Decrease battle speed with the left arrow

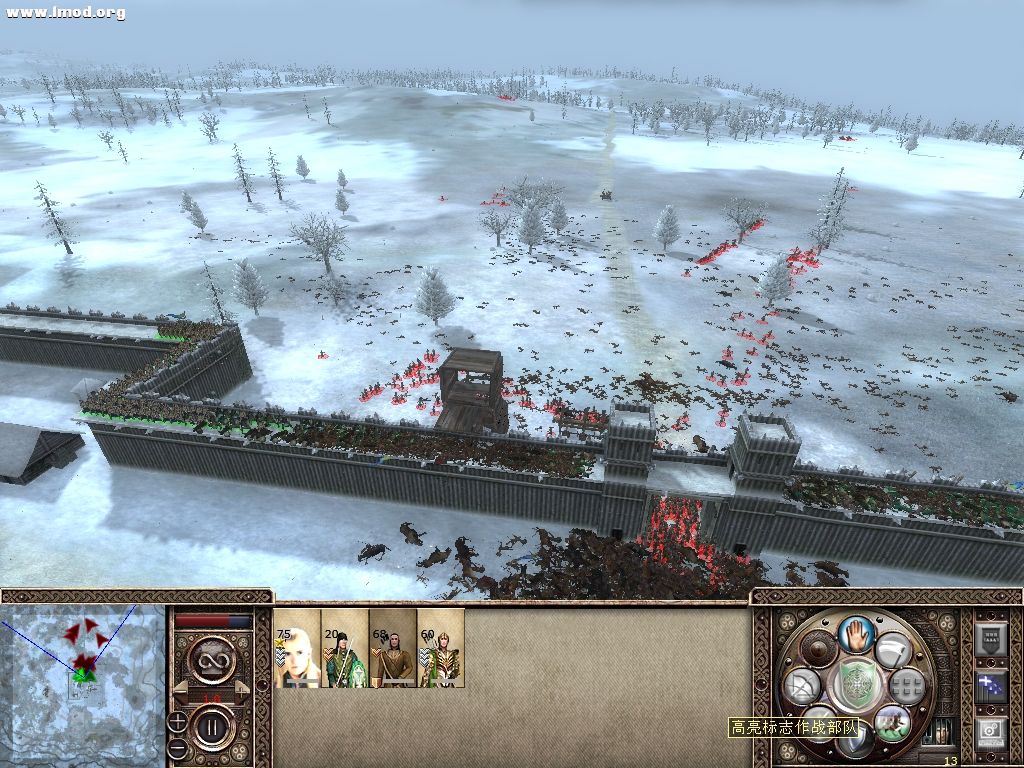coord(178,689)
